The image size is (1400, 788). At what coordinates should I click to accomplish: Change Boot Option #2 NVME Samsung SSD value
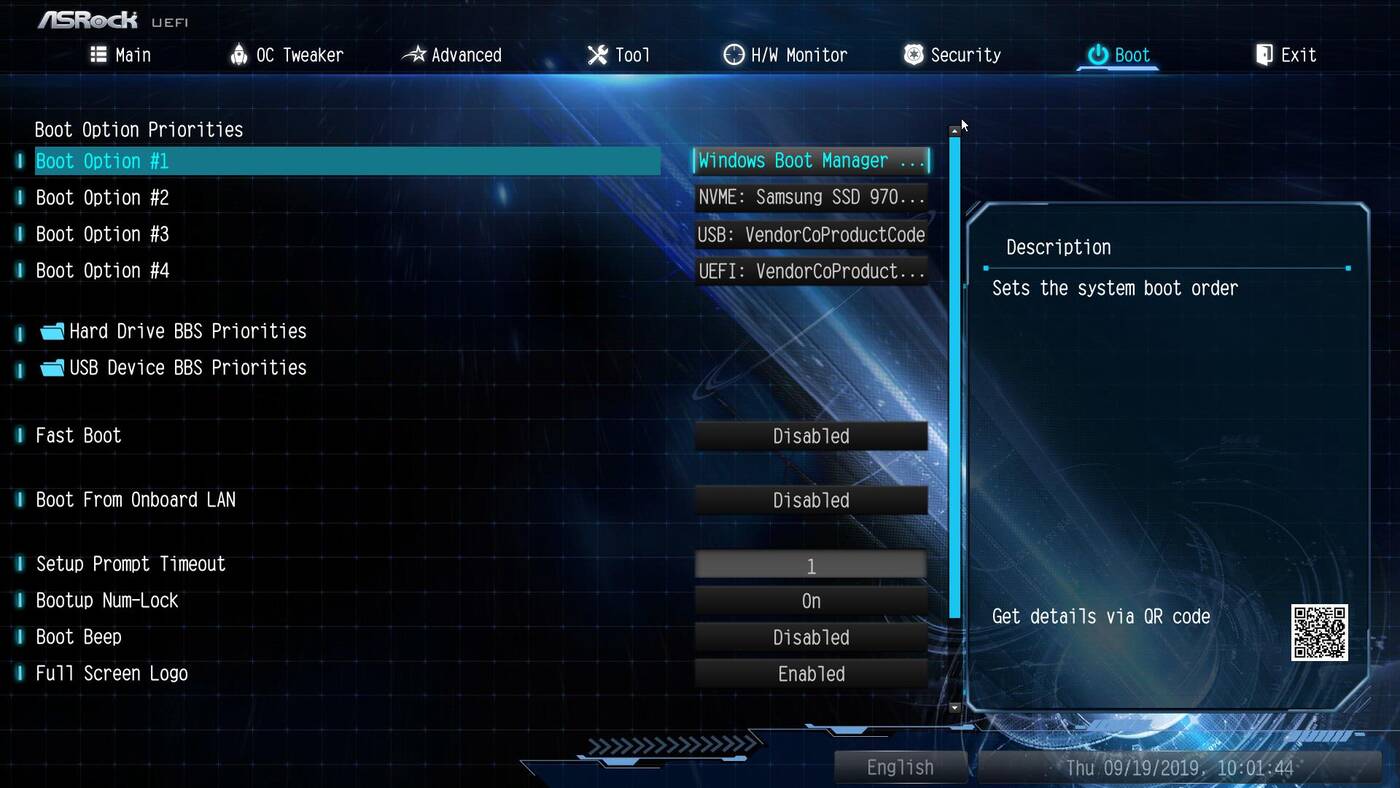tap(811, 198)
